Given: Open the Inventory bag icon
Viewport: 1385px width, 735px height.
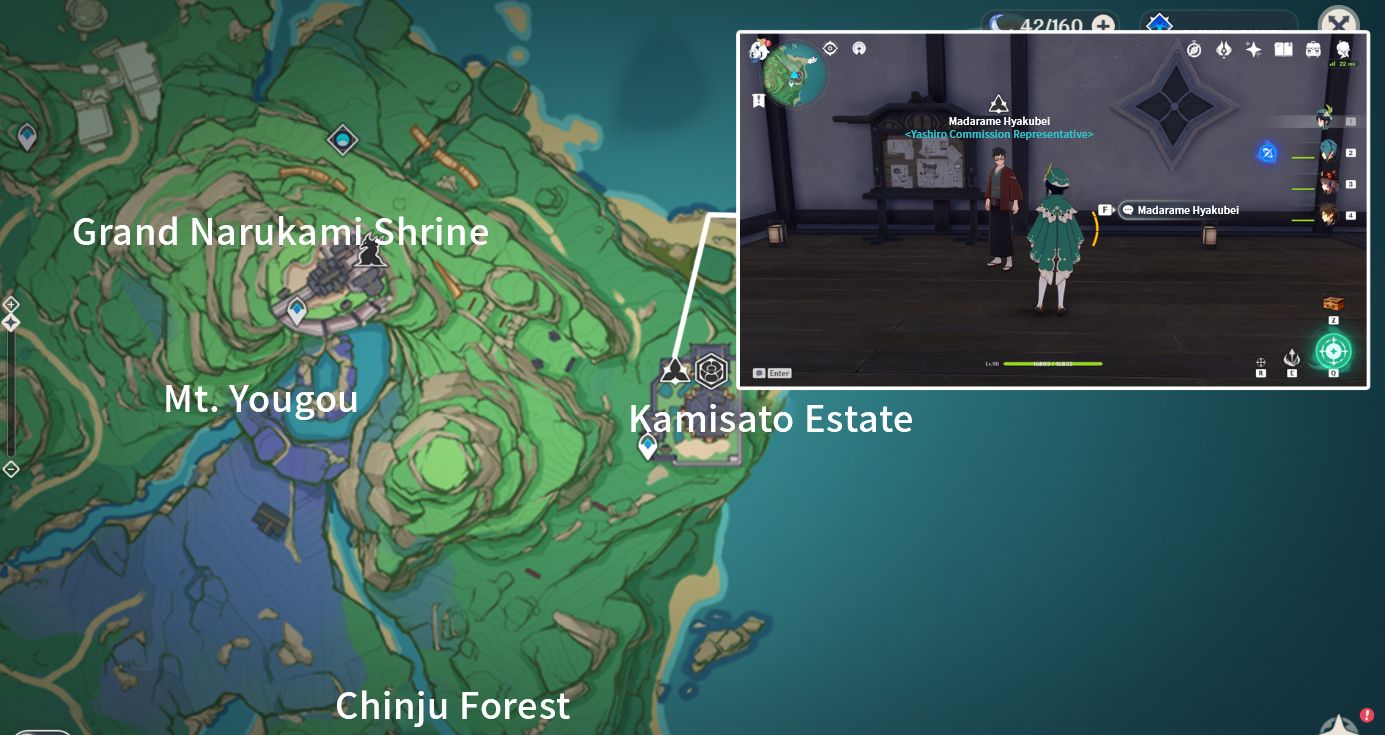Looking at the screenshot, I should coord(1313,48).
